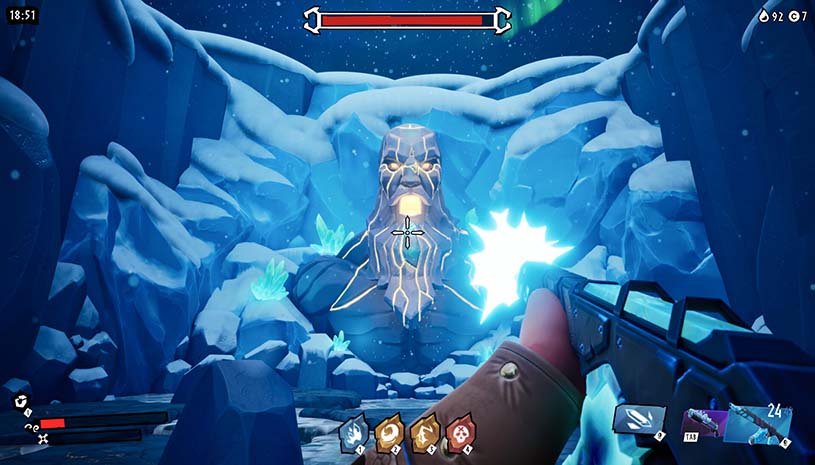This screenshot has width=815, height=465.
Task: Trigger the orange lightning ability
Action: [424, 431]
